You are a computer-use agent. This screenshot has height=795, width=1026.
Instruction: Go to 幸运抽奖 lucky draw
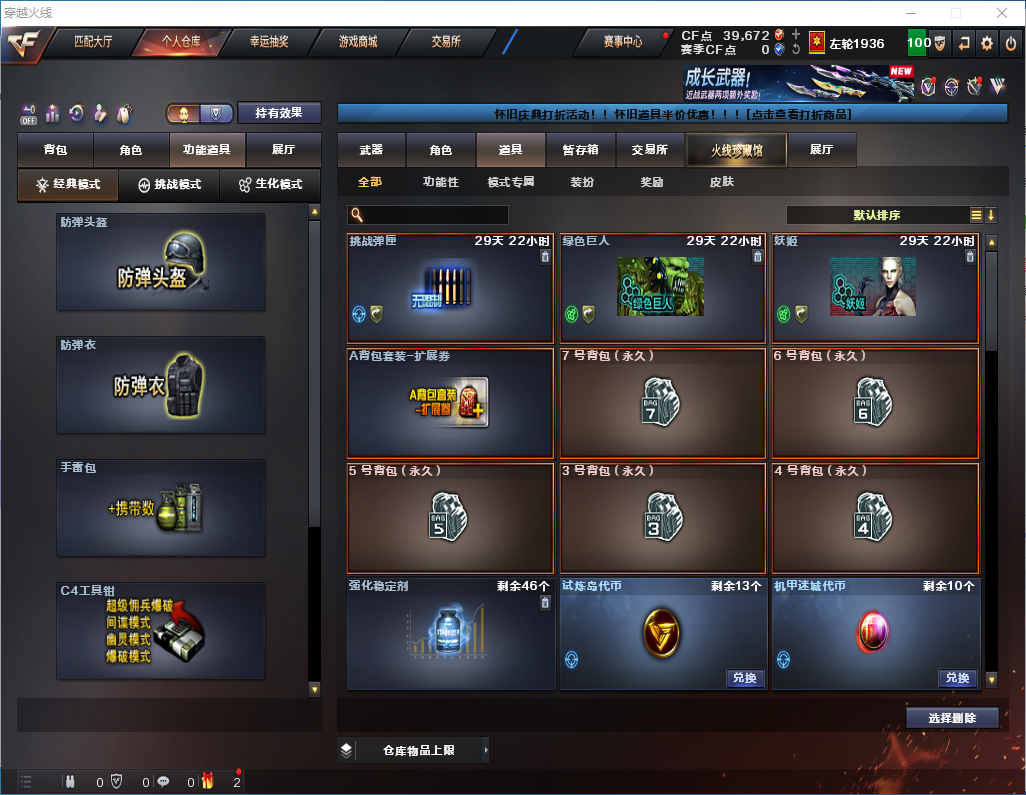coord(269,42)
